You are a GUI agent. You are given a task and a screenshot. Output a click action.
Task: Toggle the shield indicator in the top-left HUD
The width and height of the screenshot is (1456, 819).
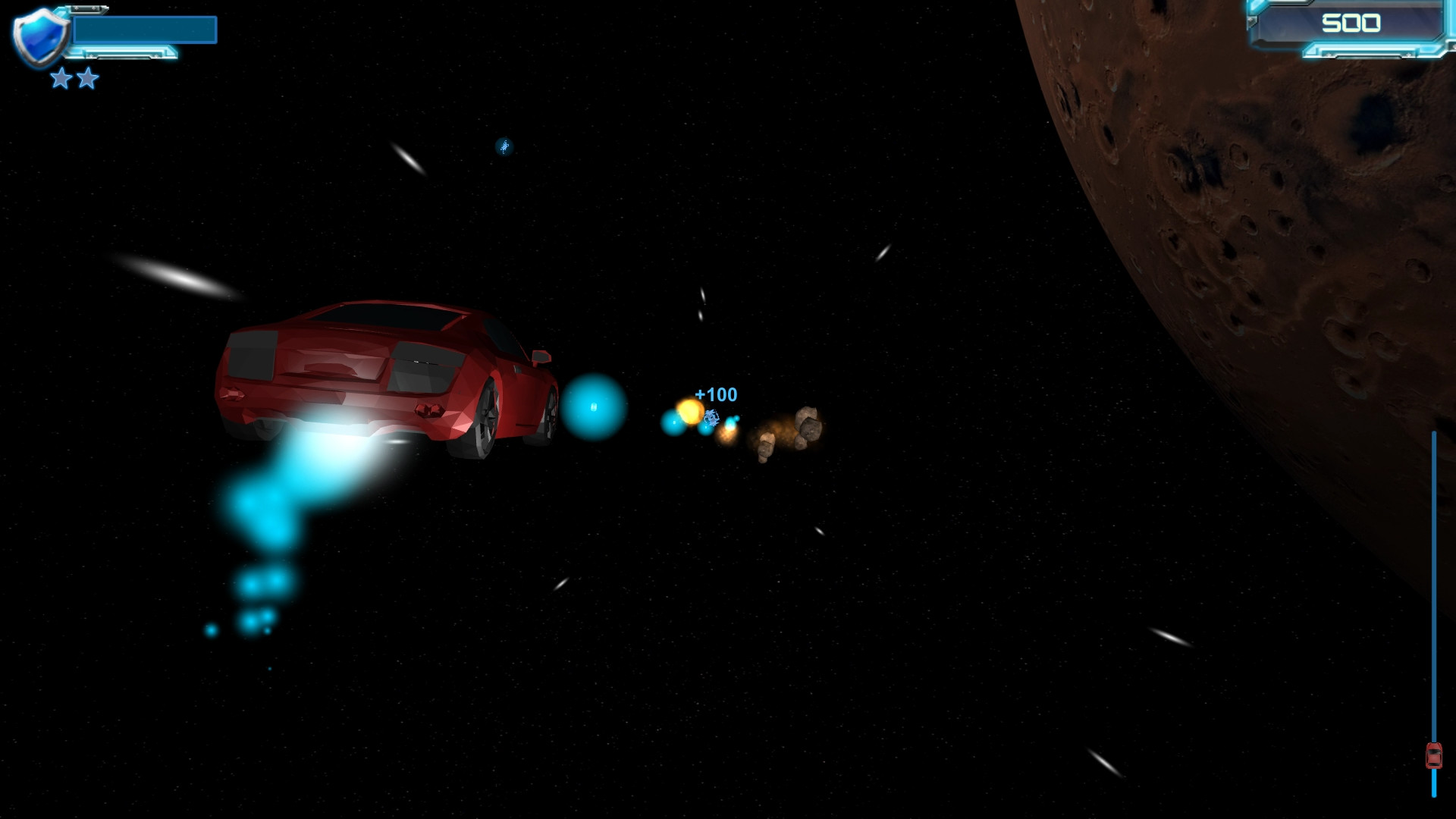coord(39,34)
